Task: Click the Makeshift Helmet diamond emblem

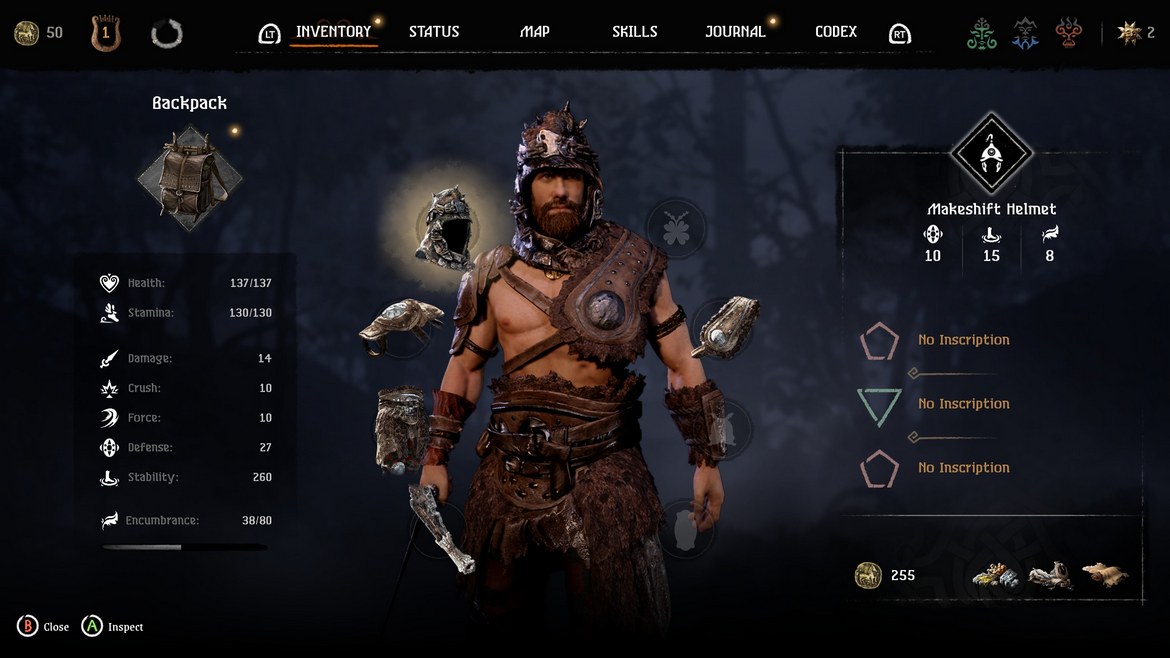Action: click(x=991, y=154)
